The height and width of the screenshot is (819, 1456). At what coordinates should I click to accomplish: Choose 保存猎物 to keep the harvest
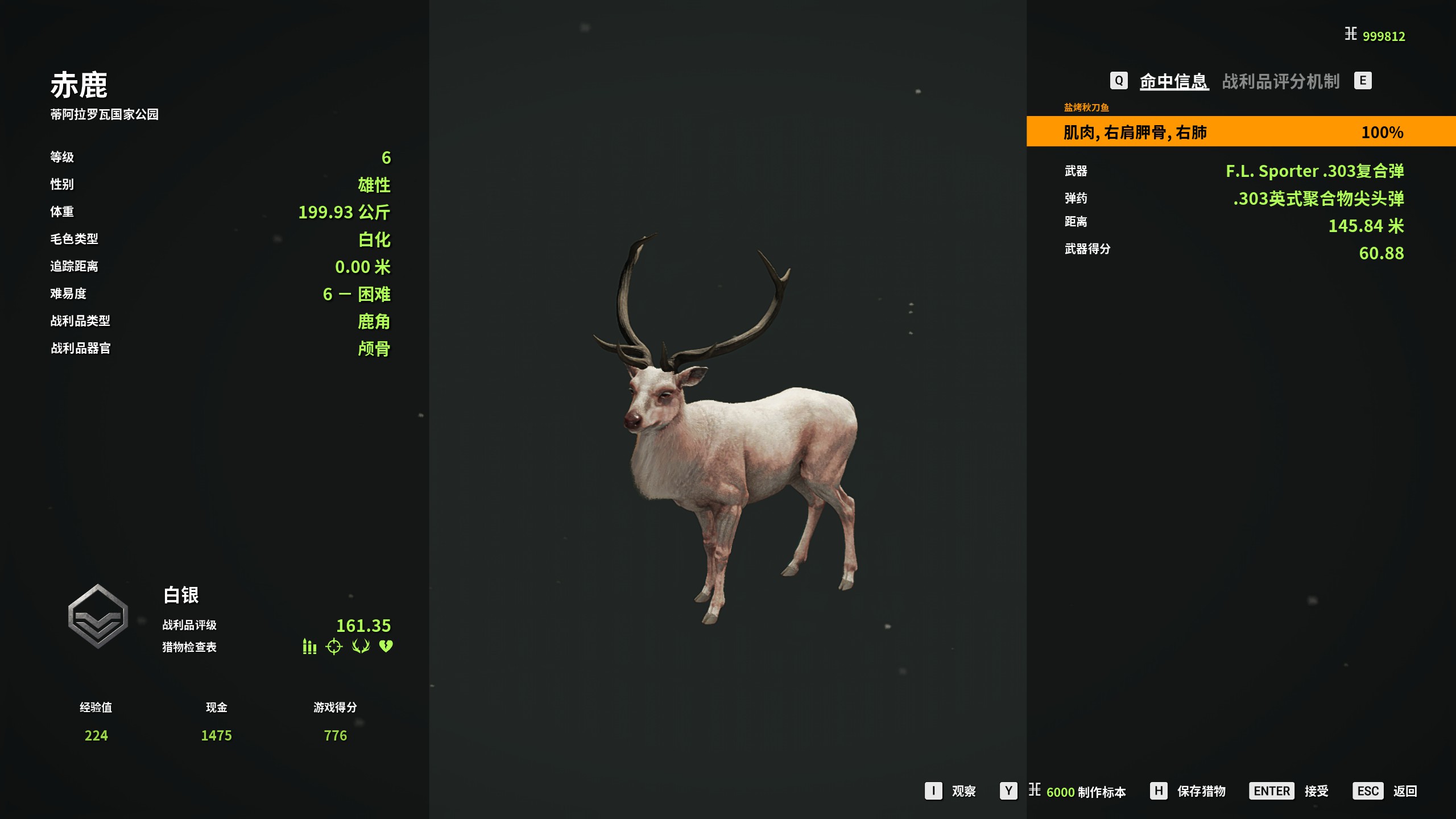(x=1201, y=791)
